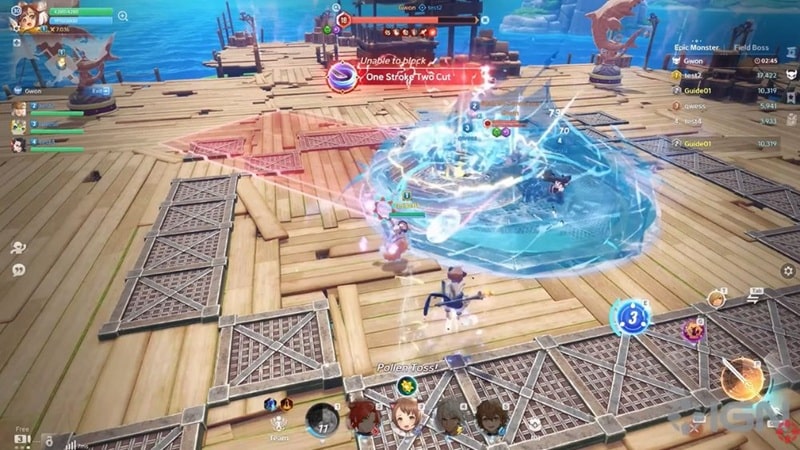Viewport: 800px width, 450px height.
Task: Select the red-haired hero portrait
Action: pos(362,418)
